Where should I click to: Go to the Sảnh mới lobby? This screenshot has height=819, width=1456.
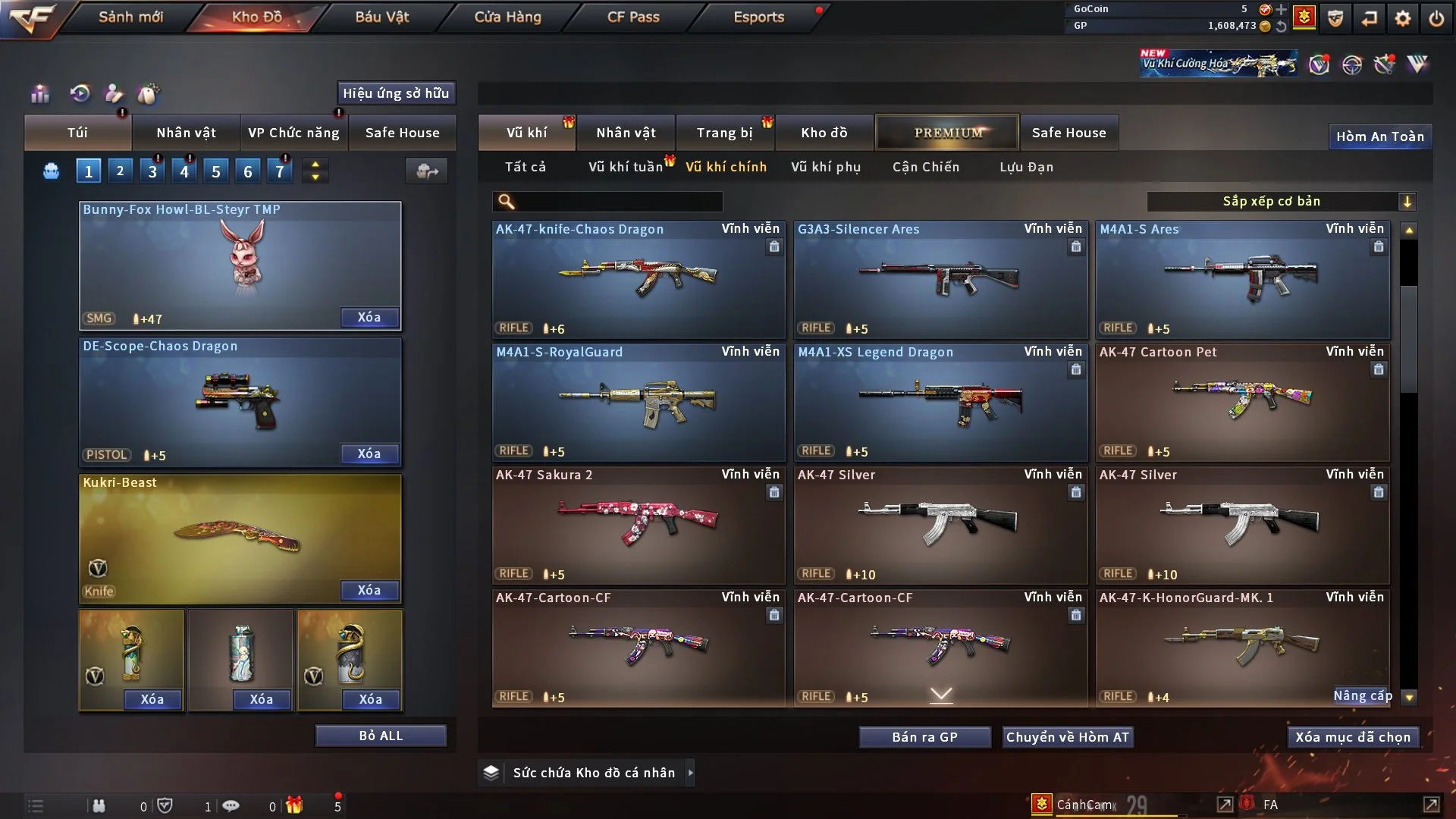click(x=130, y=17)
